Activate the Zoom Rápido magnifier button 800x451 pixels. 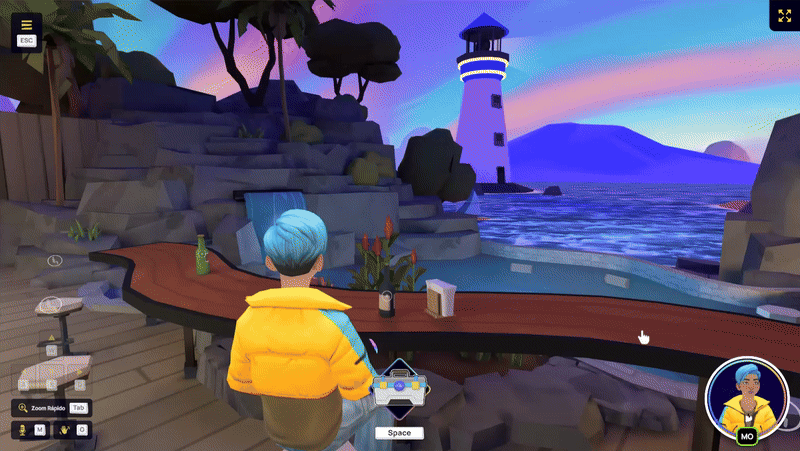click(23, 408)
